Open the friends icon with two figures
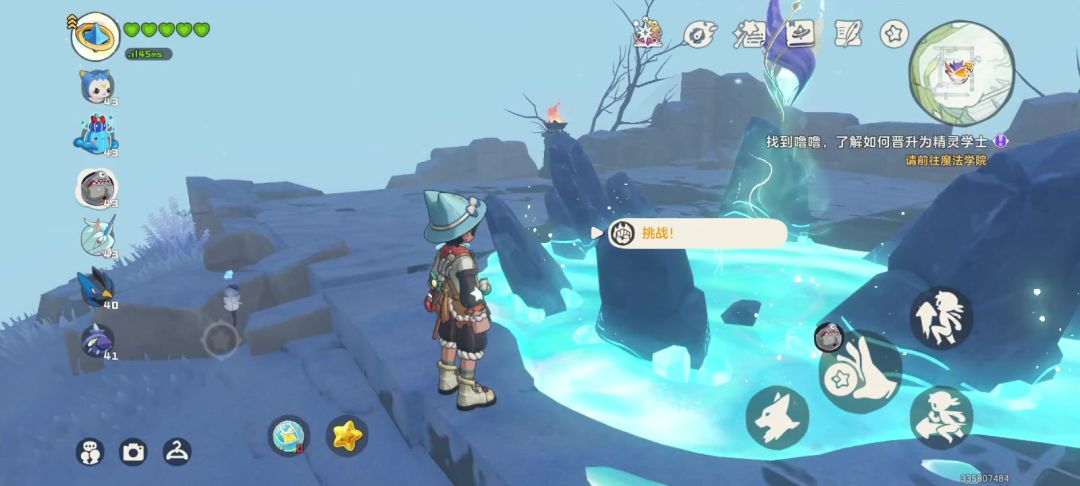This screenshot has height=486, width=1080. tap(90, 452)
